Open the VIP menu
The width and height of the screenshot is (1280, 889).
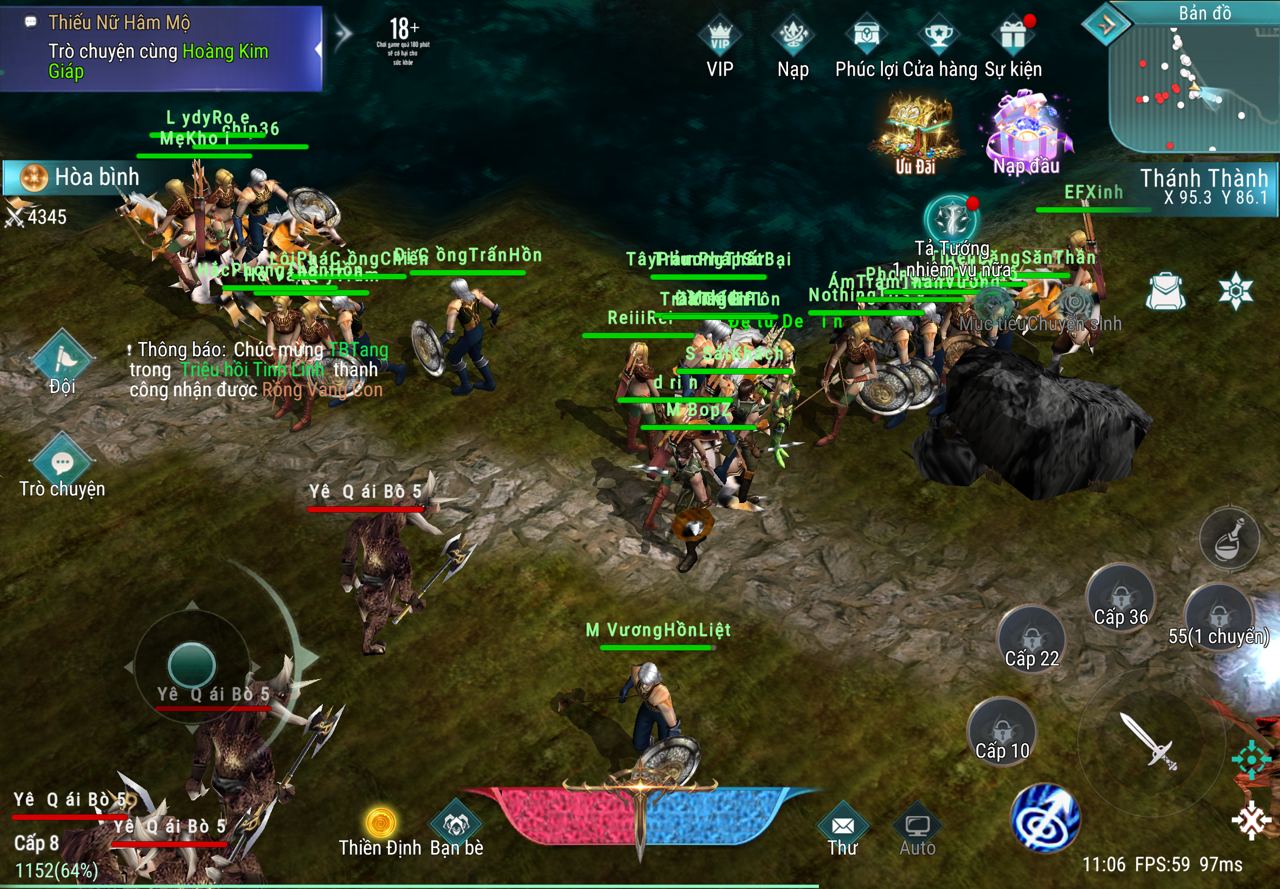coord(720,40)
